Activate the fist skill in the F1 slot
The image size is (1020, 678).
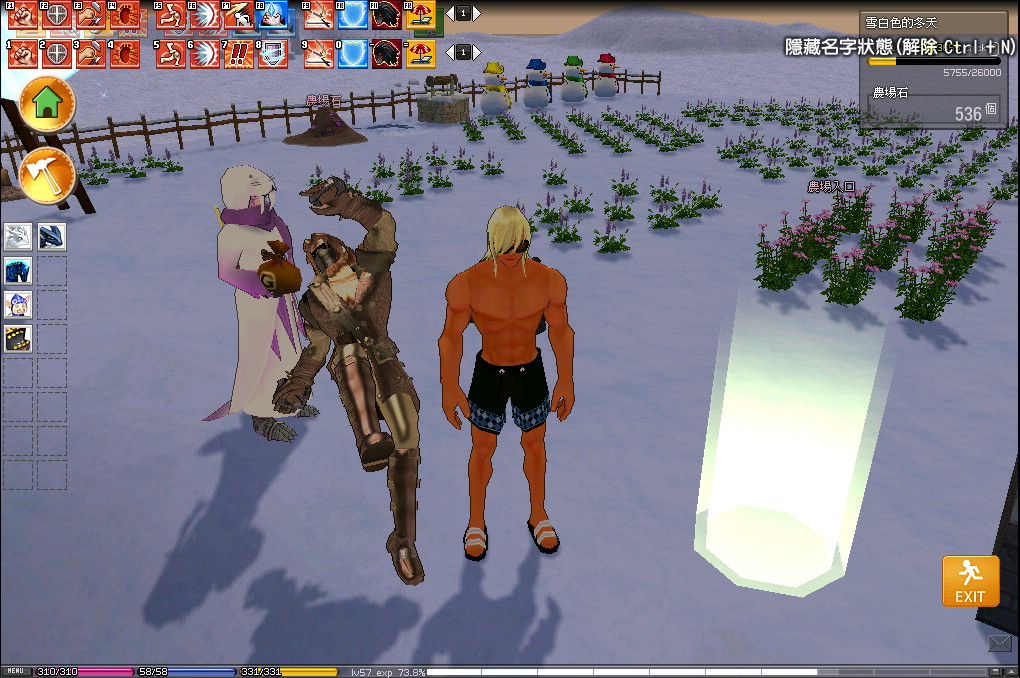point(22,15)
